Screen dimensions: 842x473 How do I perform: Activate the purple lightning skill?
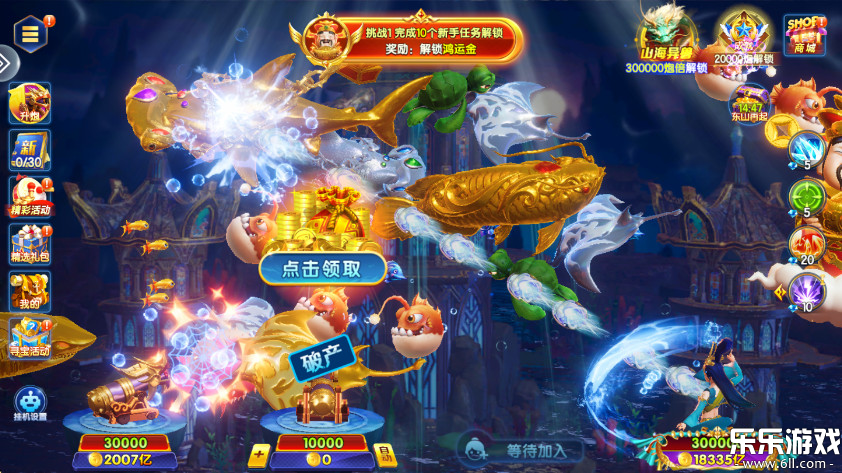[806, 290]
